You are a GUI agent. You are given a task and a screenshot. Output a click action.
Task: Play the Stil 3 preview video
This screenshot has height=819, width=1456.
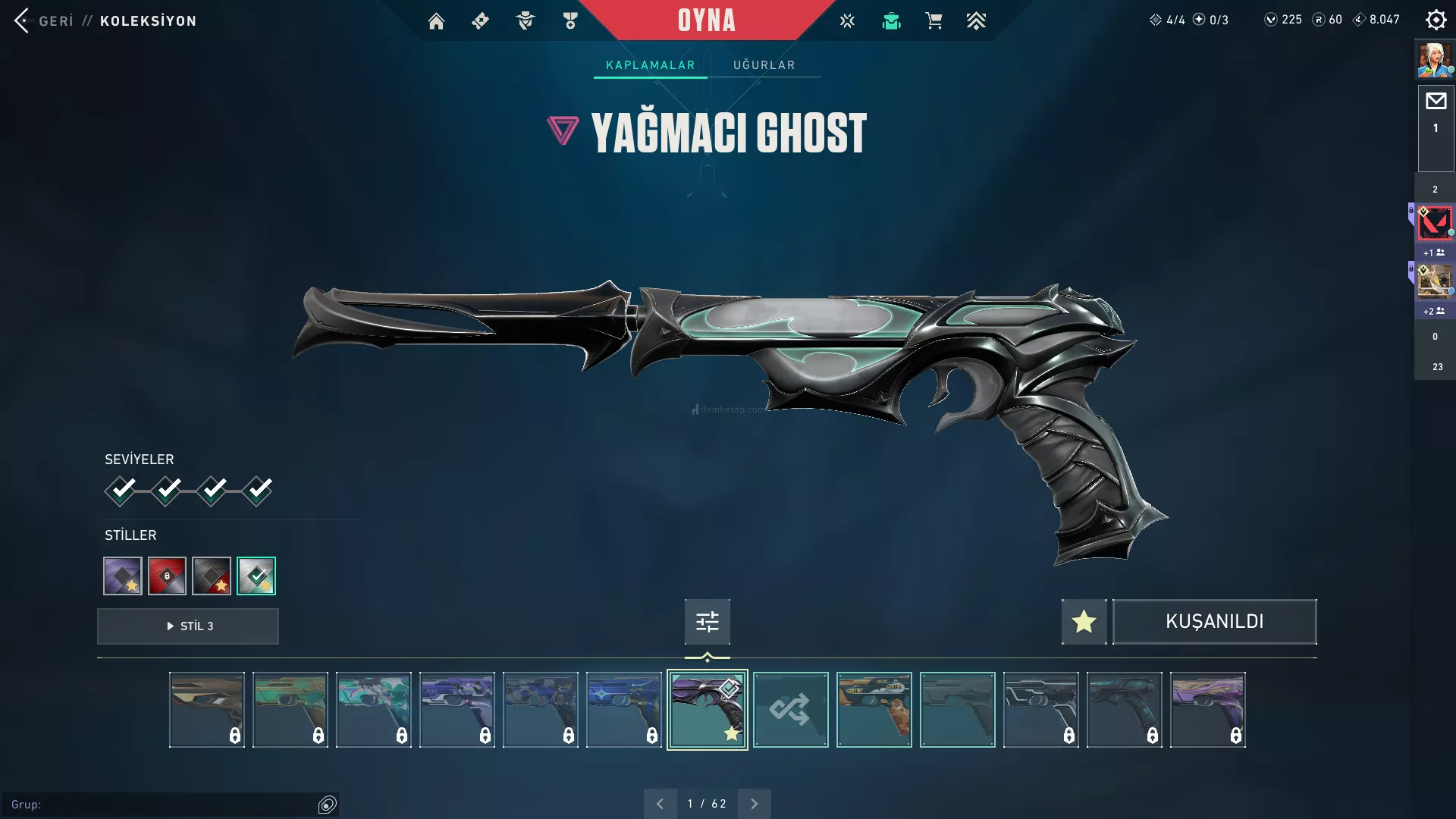[x=188, y=626]
